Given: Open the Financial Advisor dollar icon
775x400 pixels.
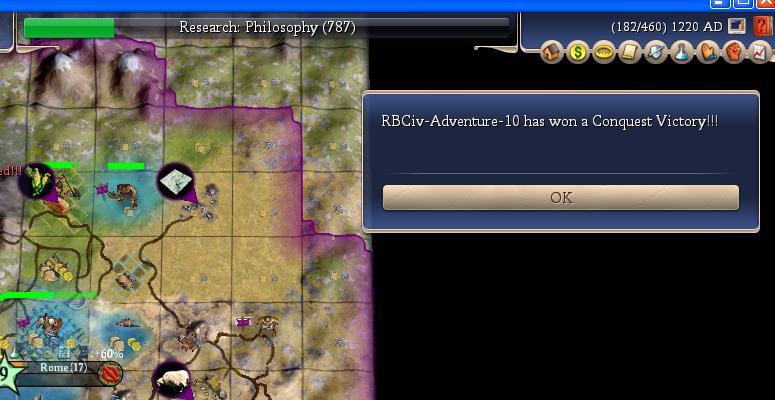Looking at the screenshot, I should pos(577,52).
